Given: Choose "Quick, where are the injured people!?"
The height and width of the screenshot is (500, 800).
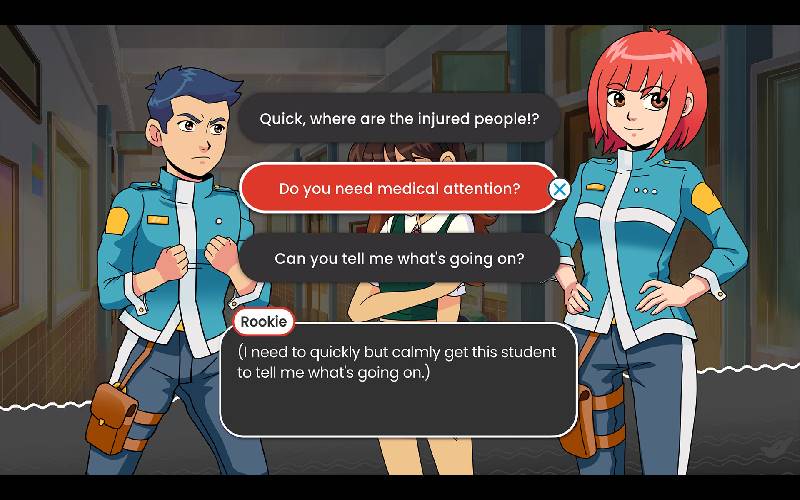Looking at the screenshot, I should [x=399, y=118].
